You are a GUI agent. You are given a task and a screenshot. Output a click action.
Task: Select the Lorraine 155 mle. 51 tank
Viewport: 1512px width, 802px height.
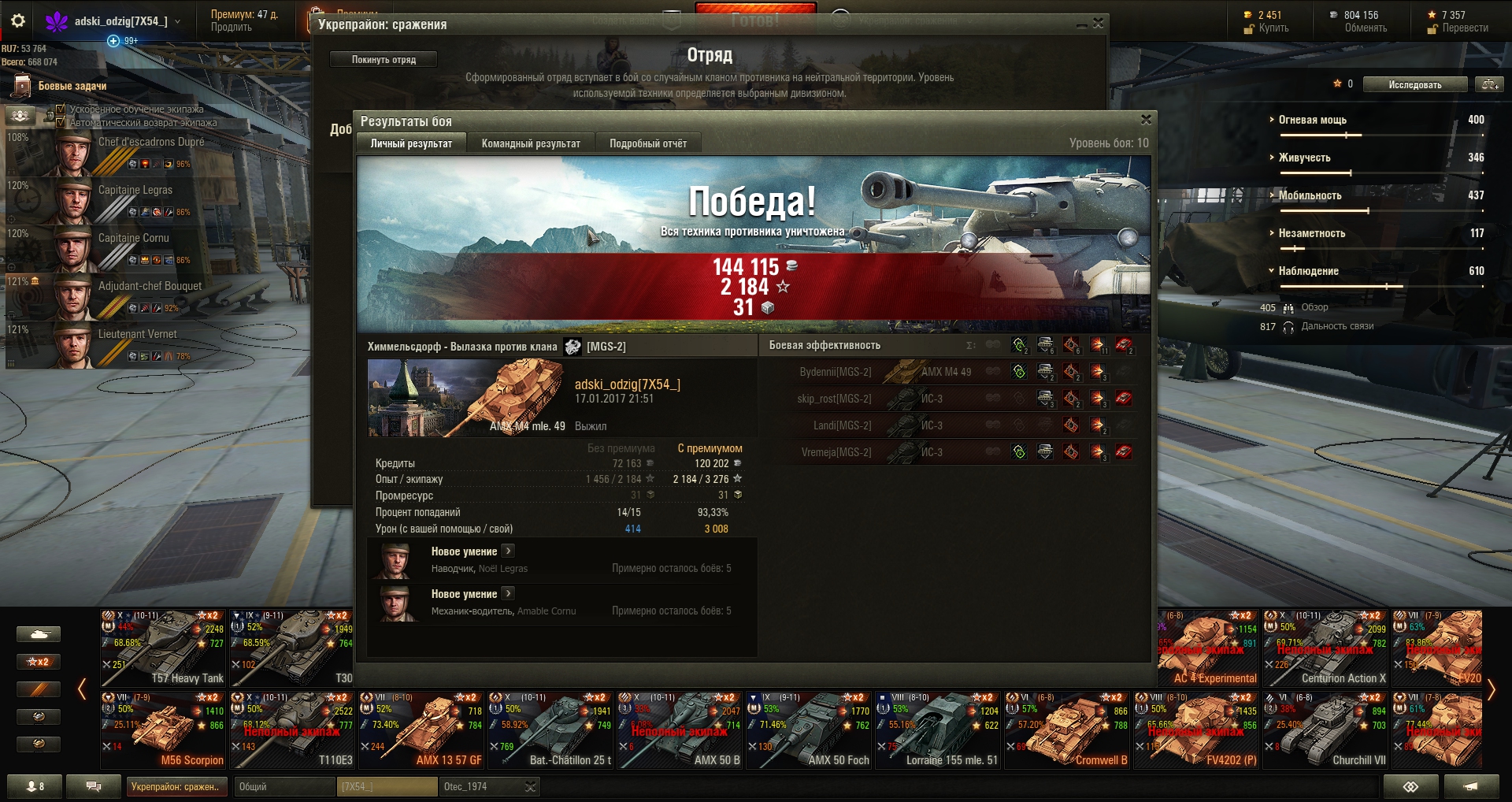(938, 730)
